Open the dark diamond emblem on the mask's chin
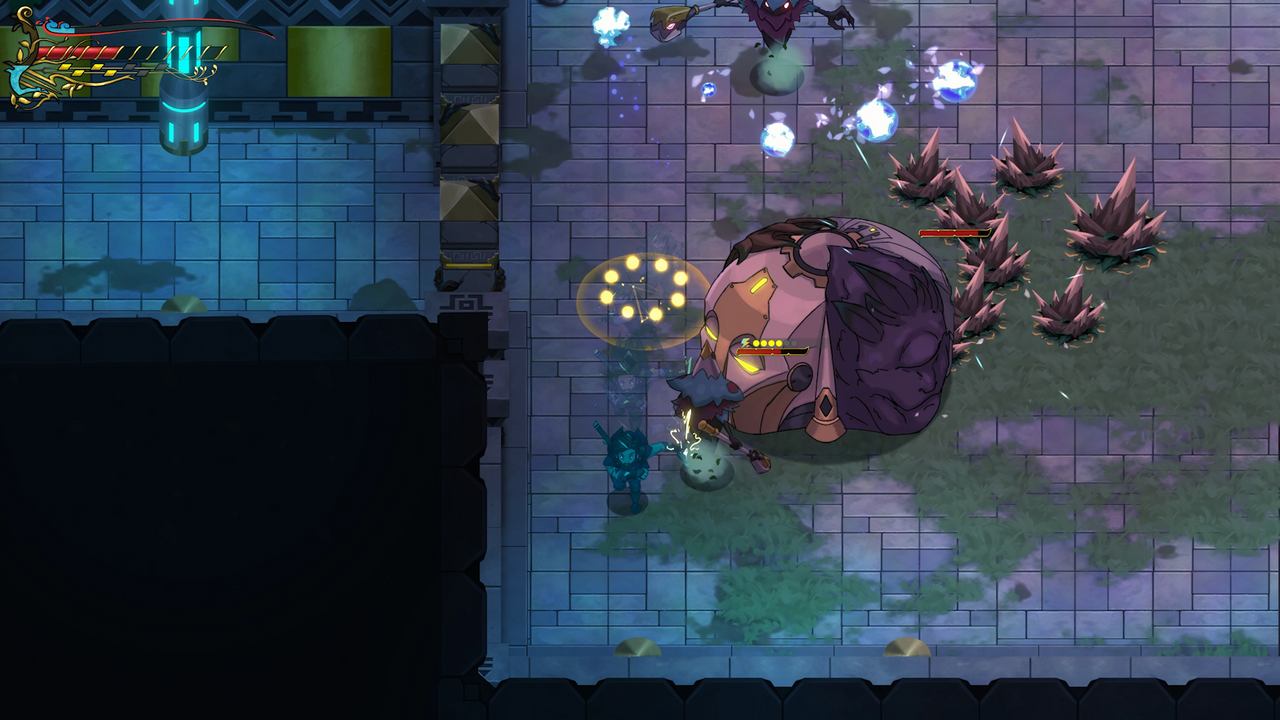 [825, 407]
